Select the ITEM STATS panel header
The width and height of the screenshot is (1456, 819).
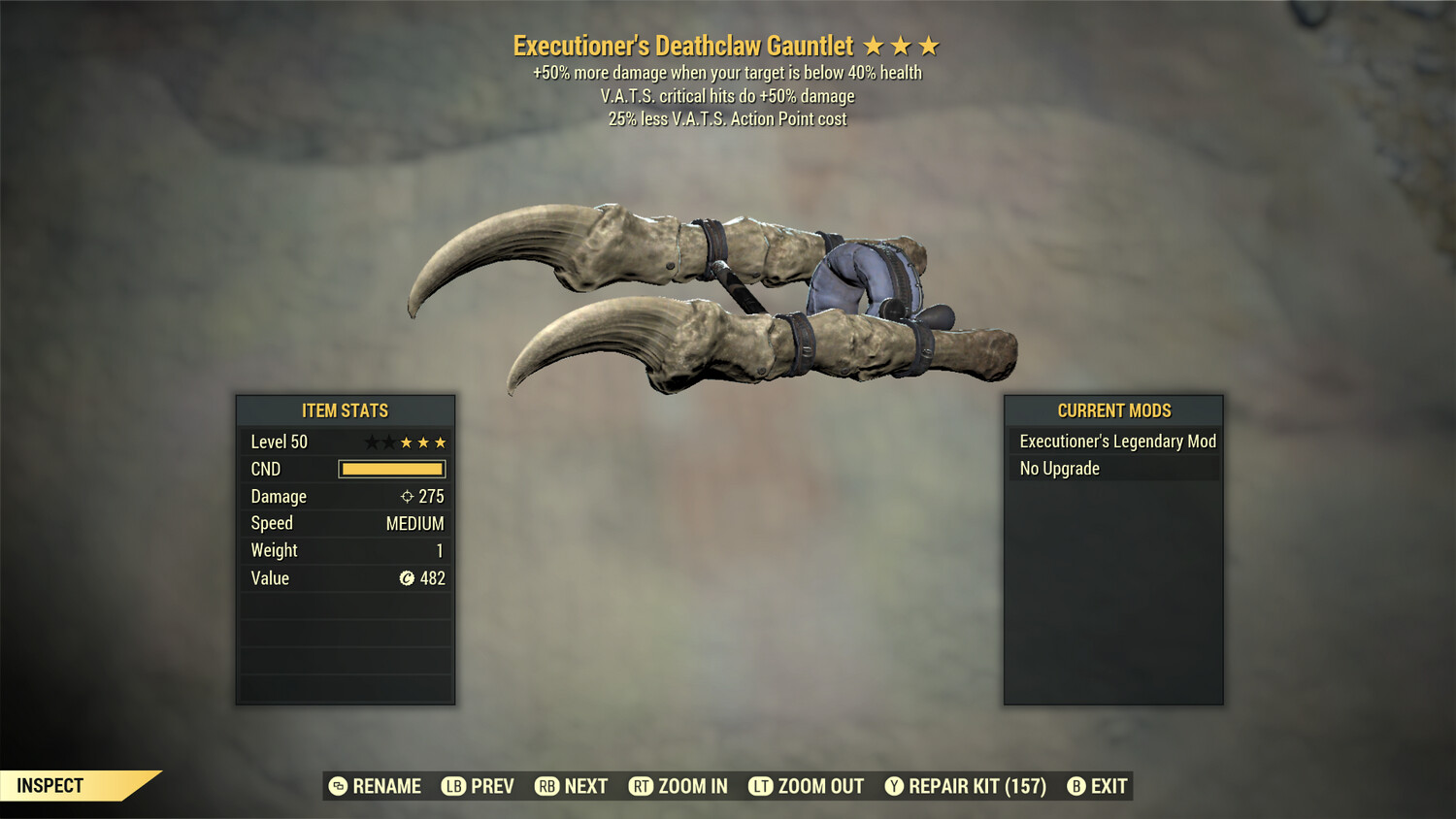[x=345, y=410]
